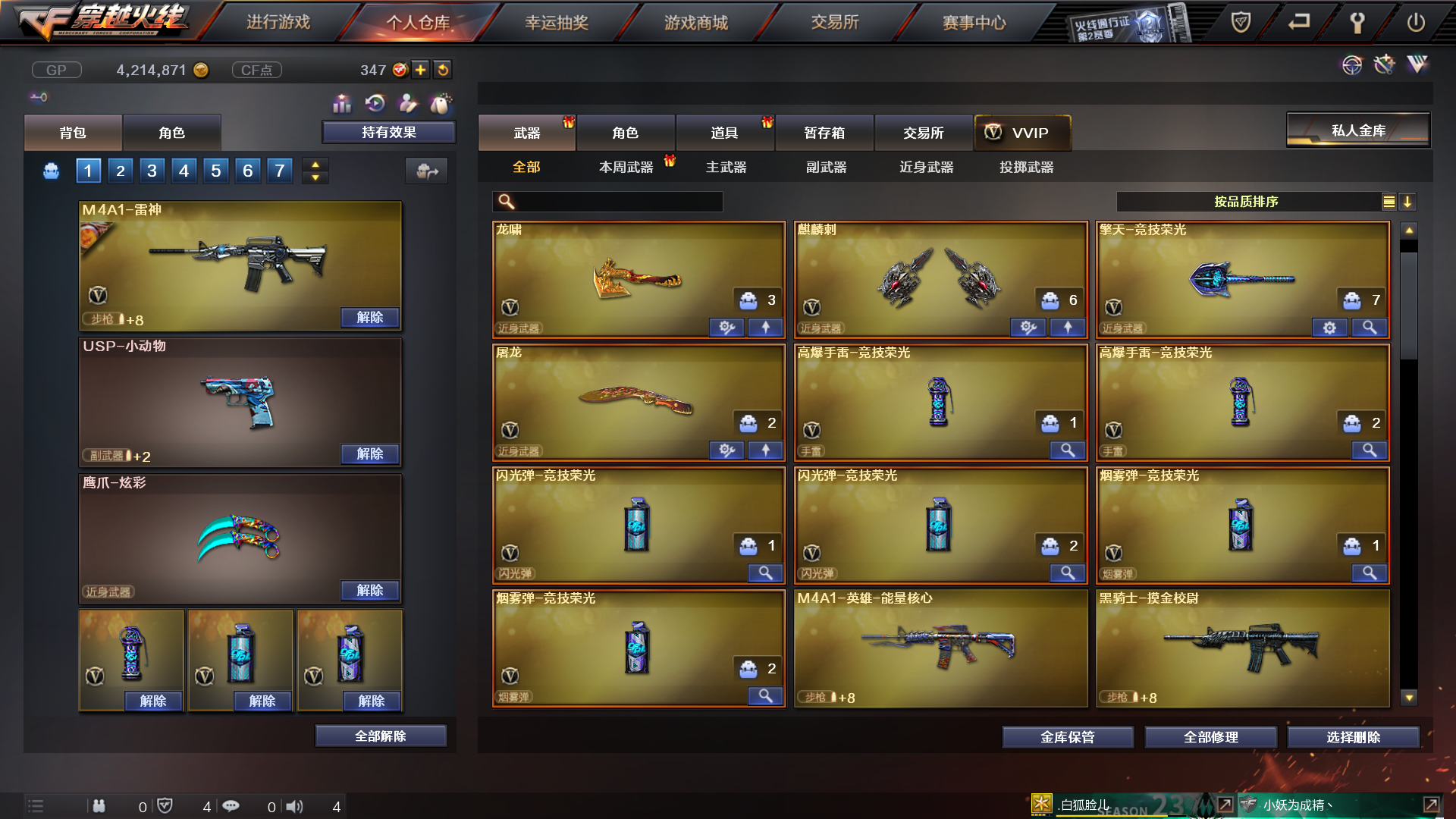1456x819 pixels.
Task: Click the return arrow icon in title bar
Action: [x=1298, y=22]
